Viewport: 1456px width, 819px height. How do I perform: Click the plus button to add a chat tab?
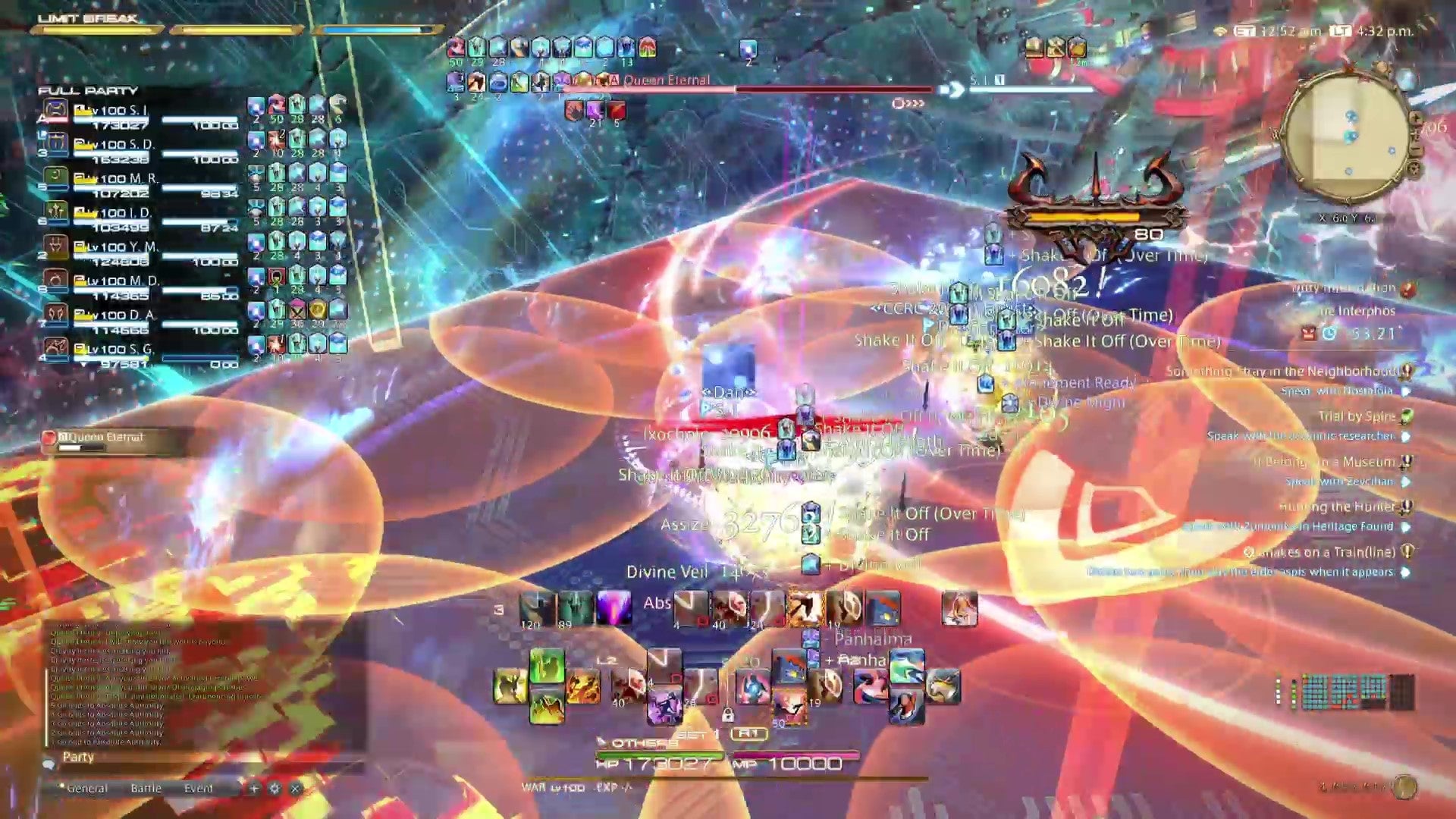255,789
